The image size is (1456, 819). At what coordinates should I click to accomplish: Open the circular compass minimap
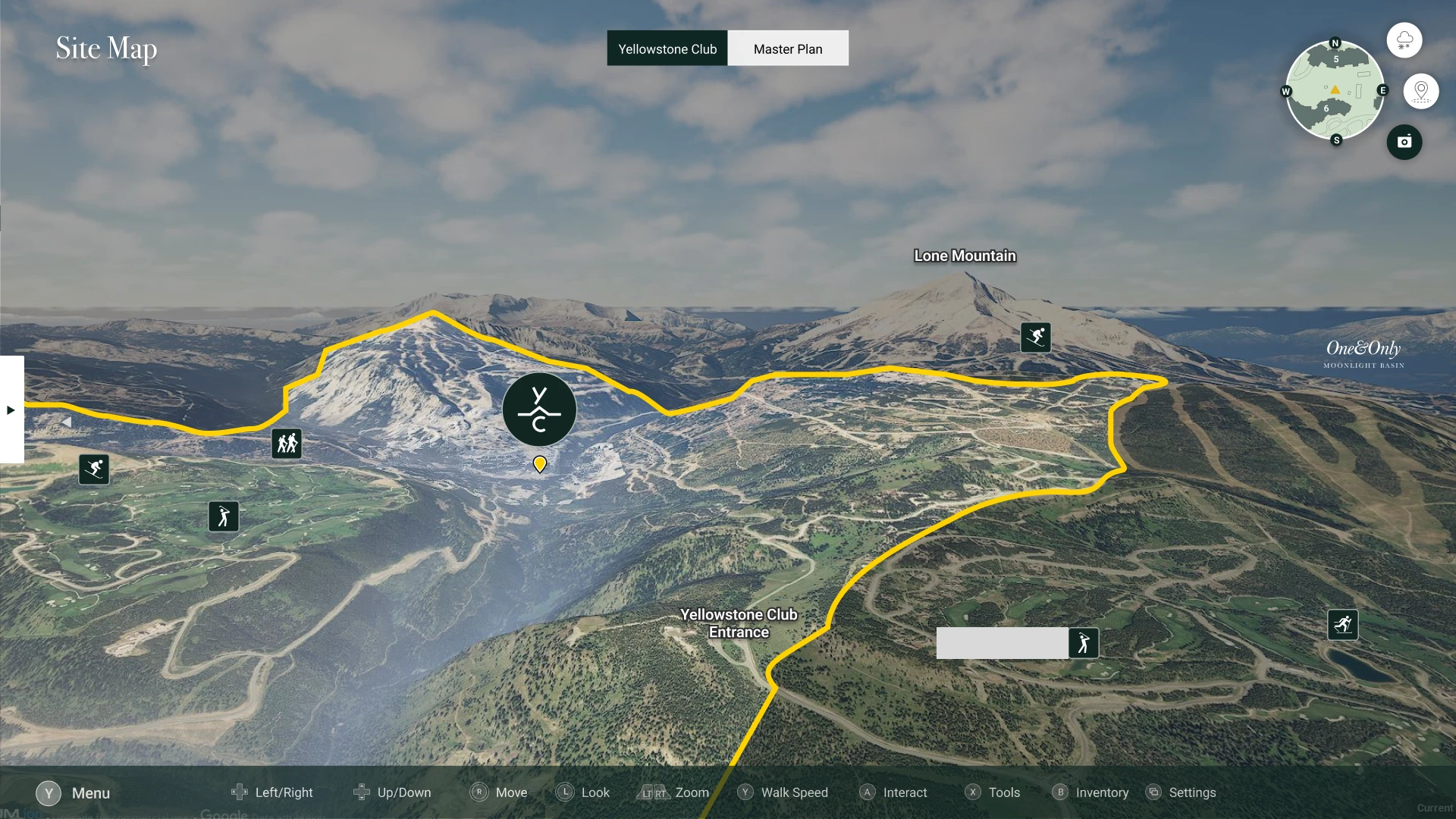click(x=1335, y=90)
